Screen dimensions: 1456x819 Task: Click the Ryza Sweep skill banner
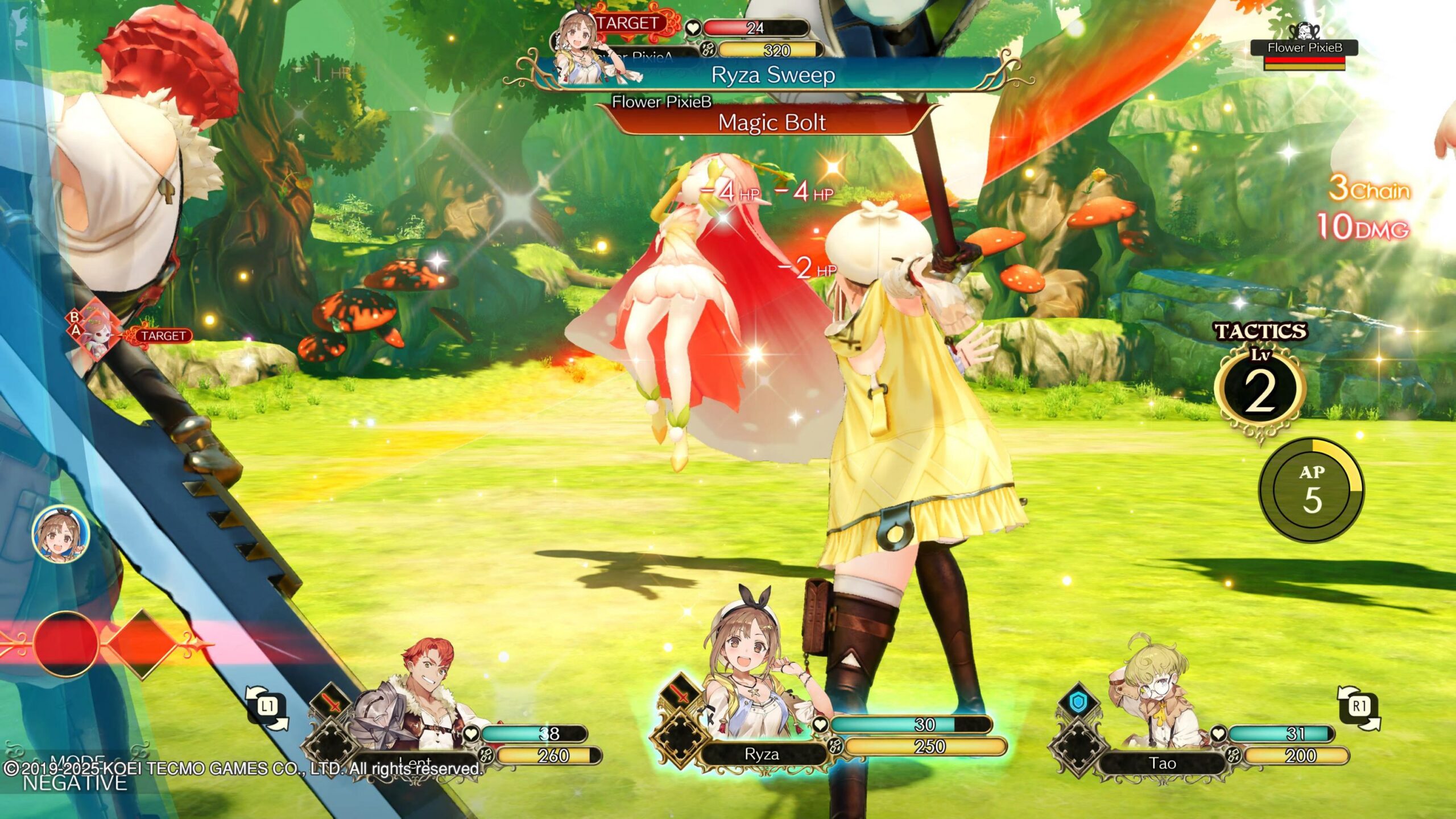(772, 76)
